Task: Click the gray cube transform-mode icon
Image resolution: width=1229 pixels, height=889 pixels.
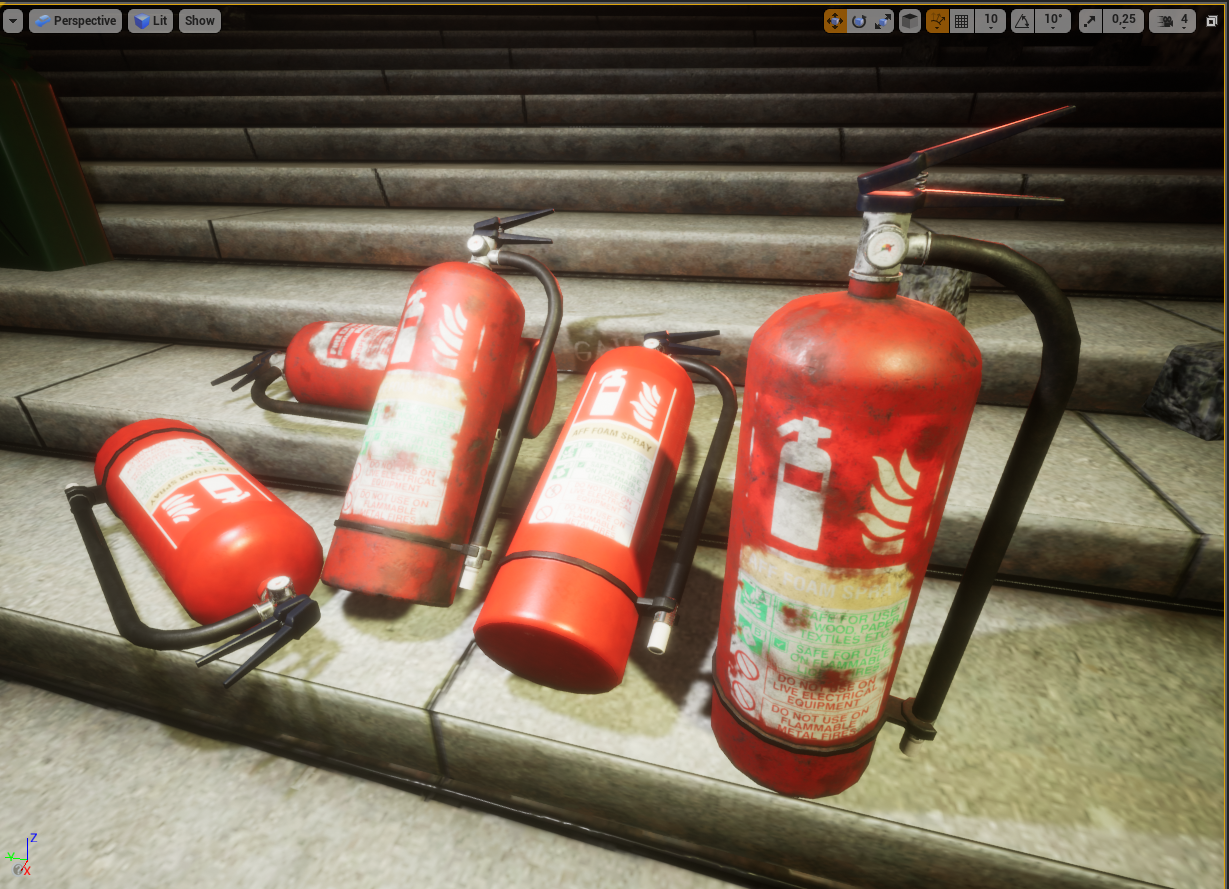Action: [x=910, y=21]
